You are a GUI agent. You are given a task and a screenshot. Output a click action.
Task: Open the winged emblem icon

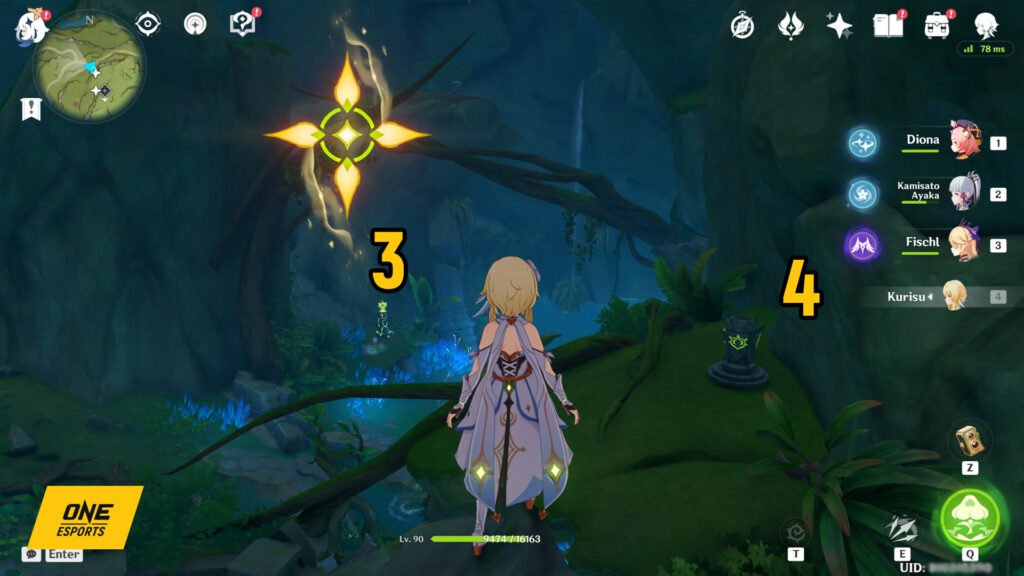(791, 26)
